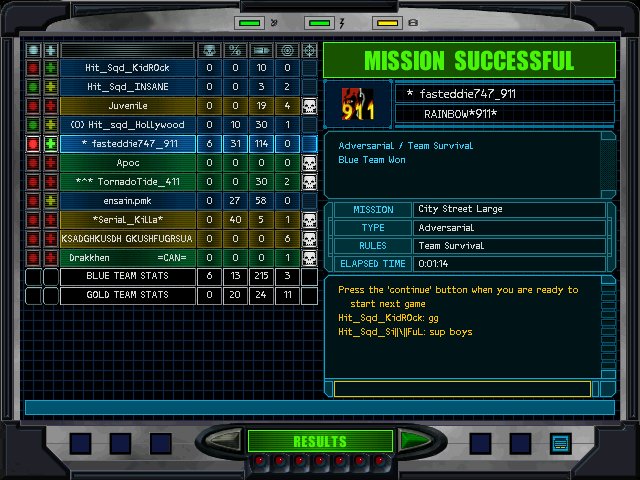This screenshot has width=640, height=480.
Task: Sort scoreboard by the percent accuracy column
Action: point(235,50)
